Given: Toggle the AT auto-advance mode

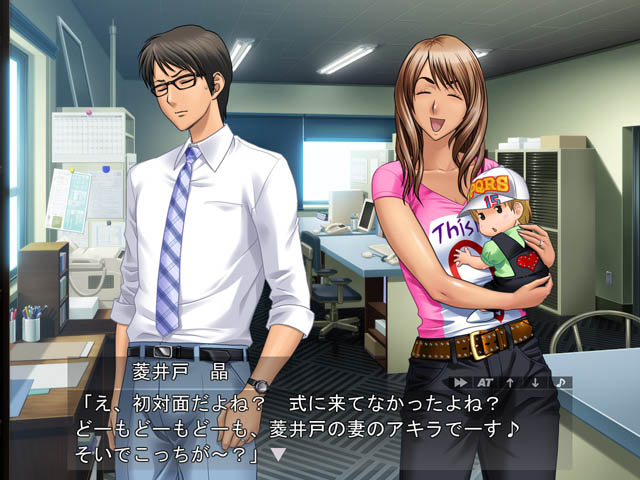Looking at the screenshot, I should (x=485, y=382).
